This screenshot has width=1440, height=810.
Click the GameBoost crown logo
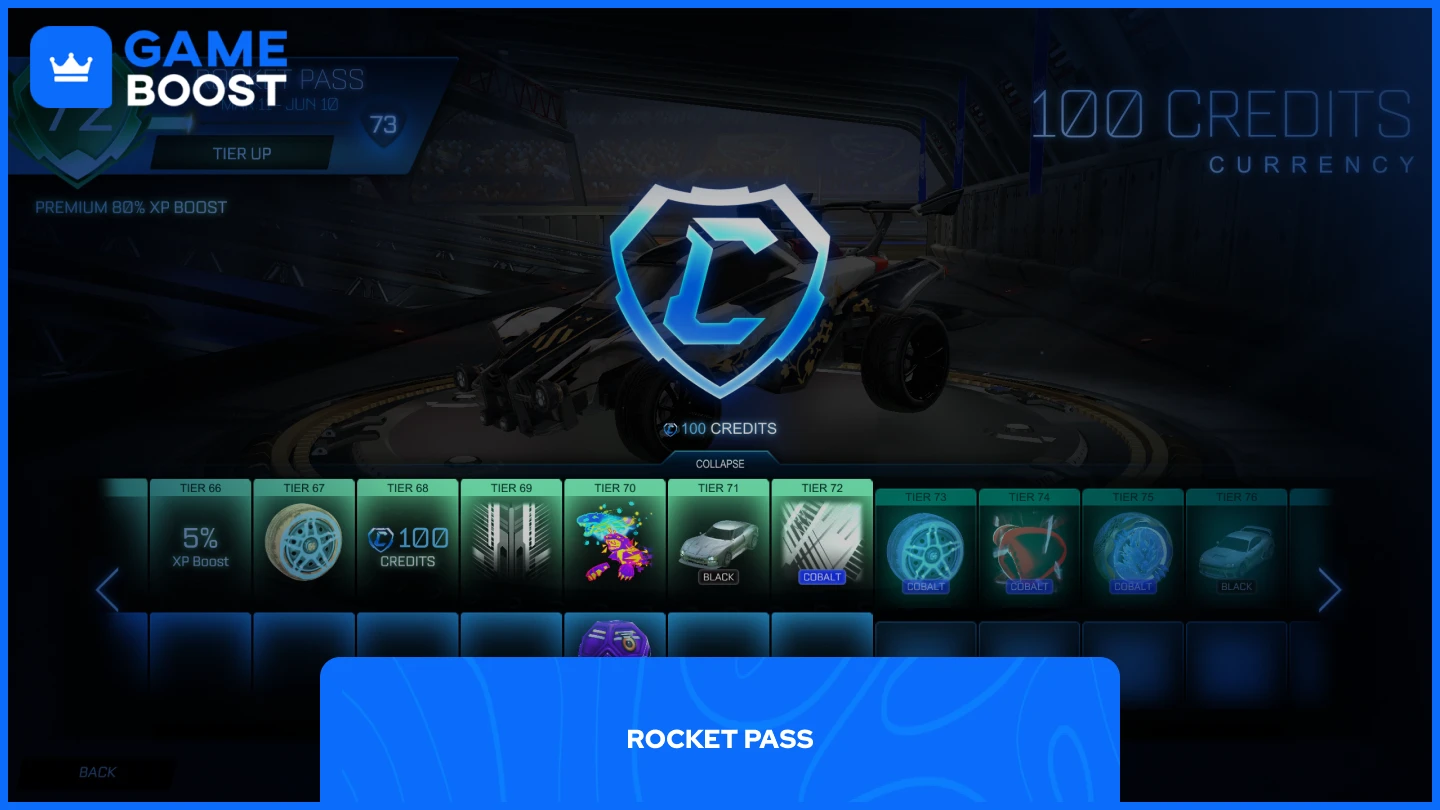pyautogui.click(x=71, y=66)
